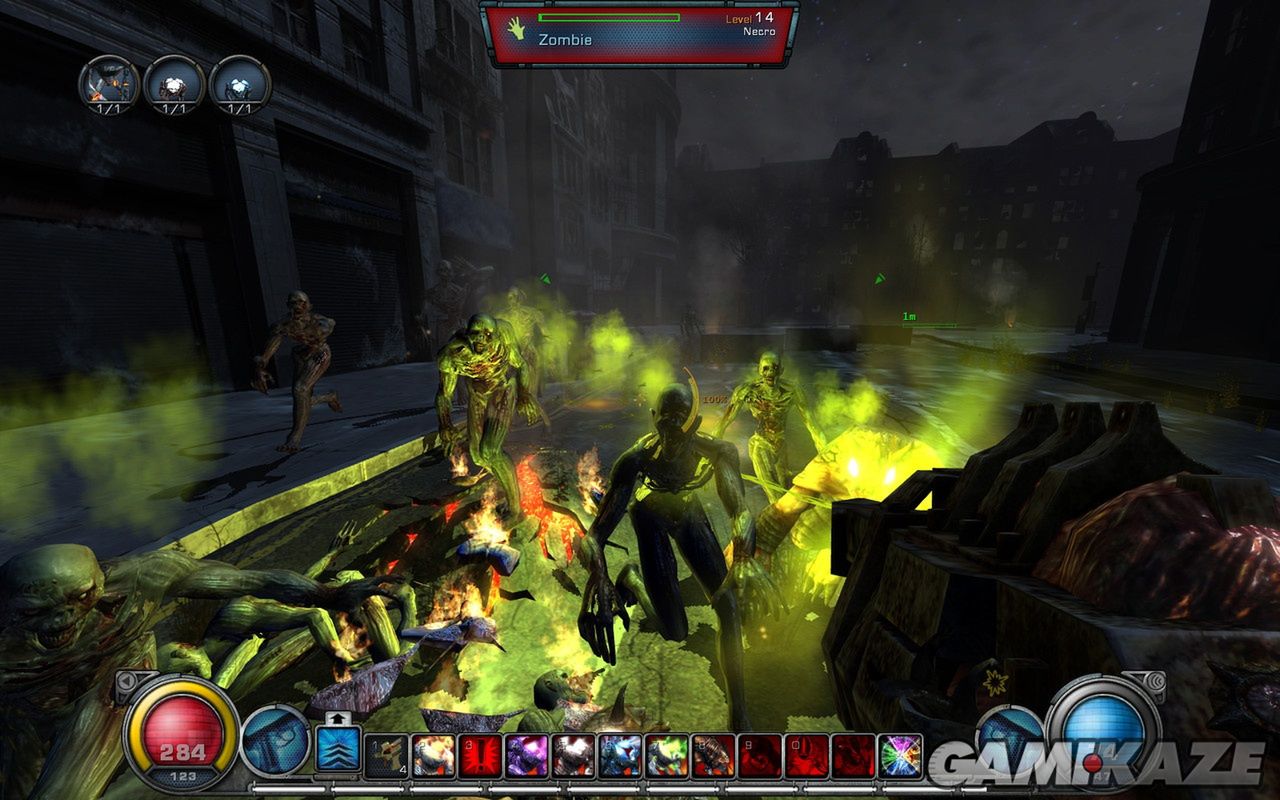Use the gun item in hotbar slot 1
1280x800 pixels.
(386, 756)
